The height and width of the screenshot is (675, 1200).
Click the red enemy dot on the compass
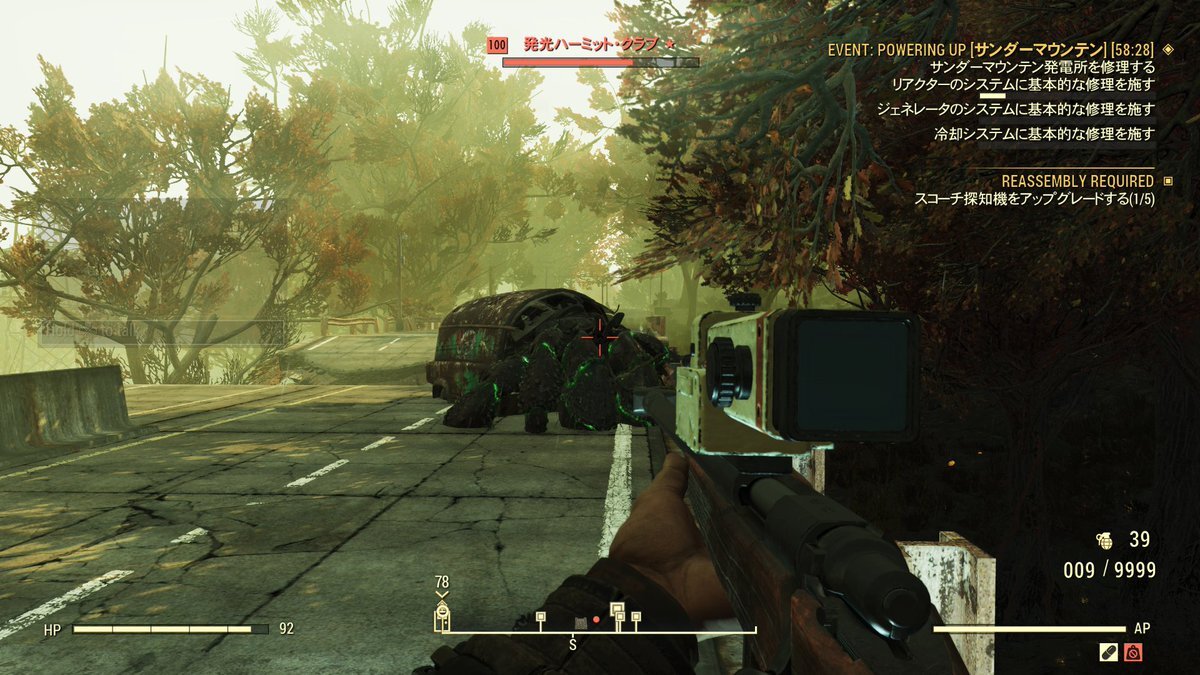tap(596, 620)
